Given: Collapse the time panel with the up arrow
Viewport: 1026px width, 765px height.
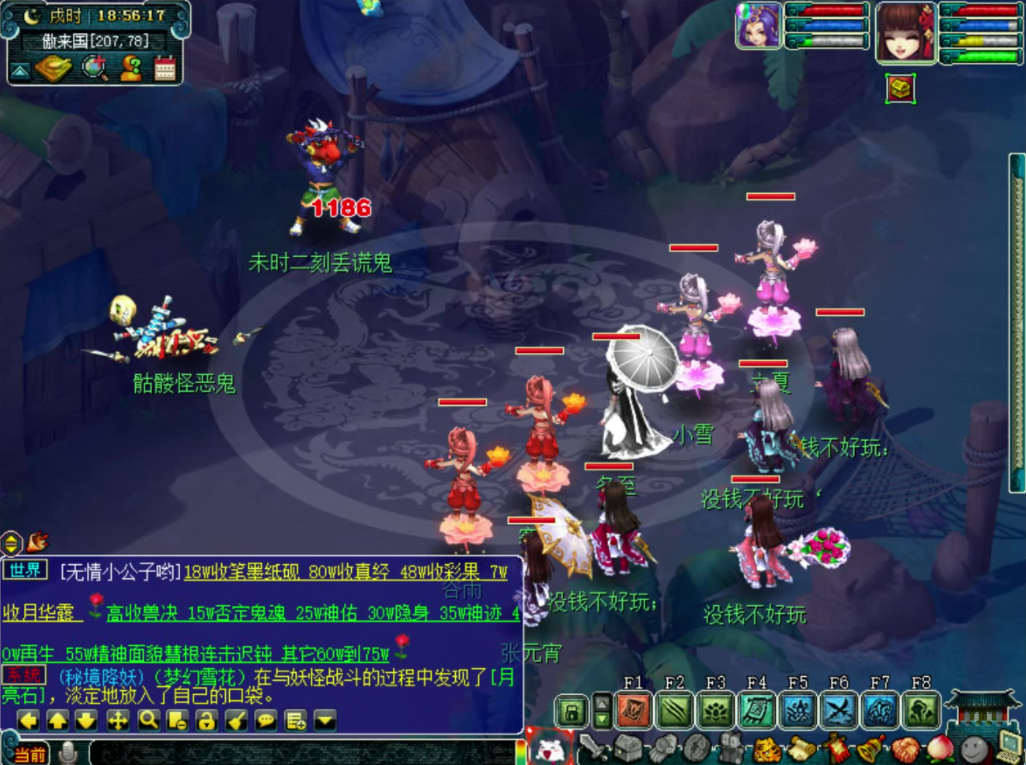Looking at the screenshot, I should click(x=19, y=70).
